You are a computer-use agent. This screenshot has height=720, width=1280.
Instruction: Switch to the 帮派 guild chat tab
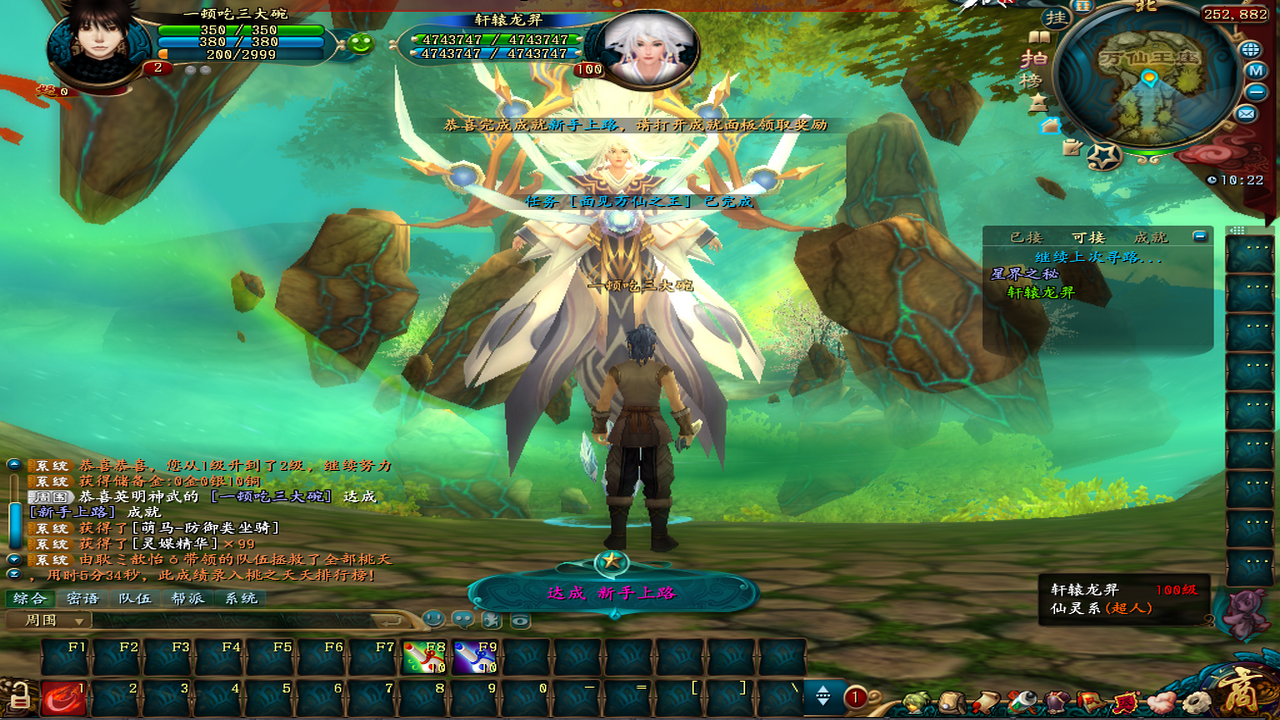click(187, 598)
